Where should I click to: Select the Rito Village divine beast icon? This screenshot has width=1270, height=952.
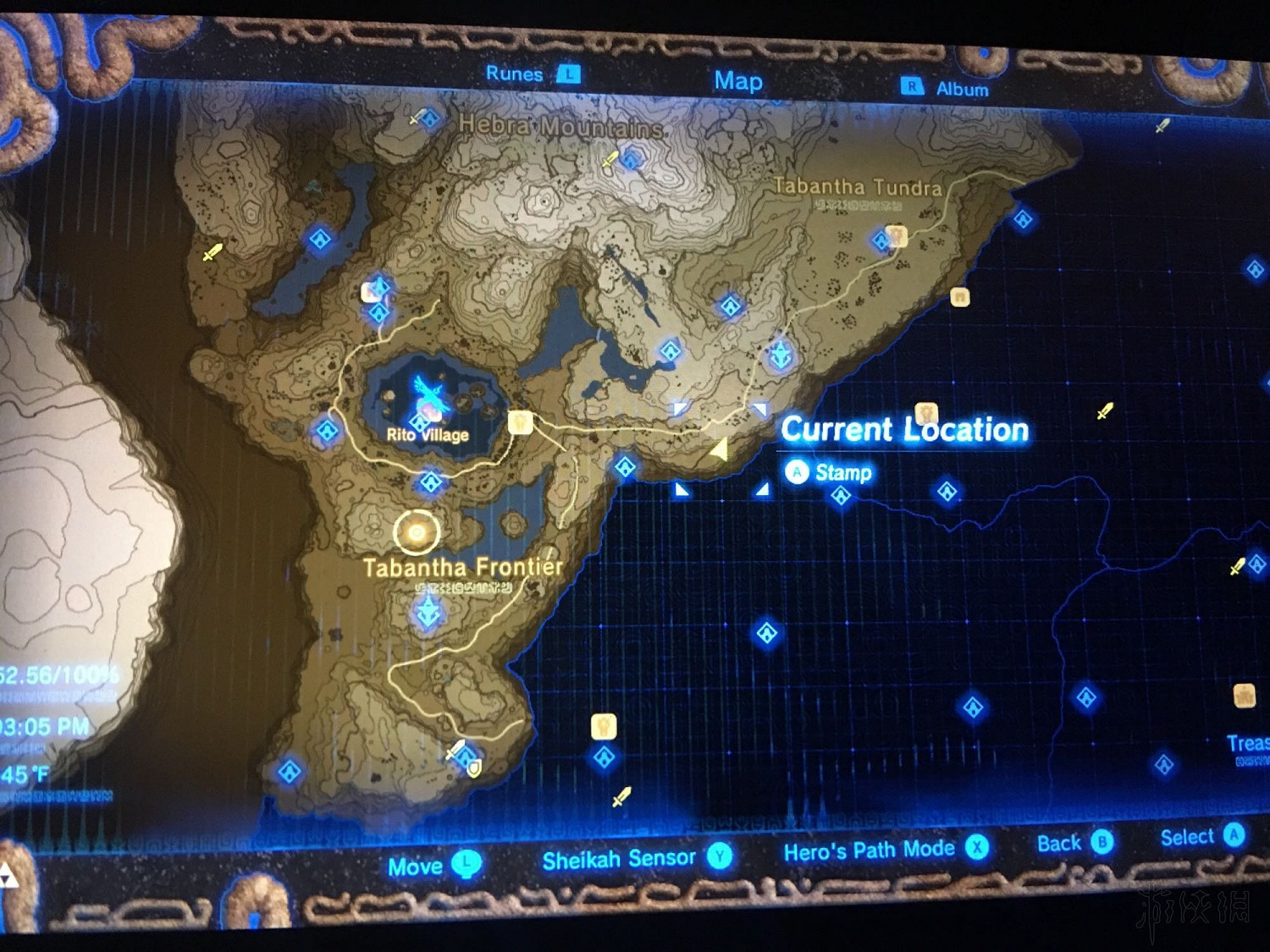tap(428, 392)
